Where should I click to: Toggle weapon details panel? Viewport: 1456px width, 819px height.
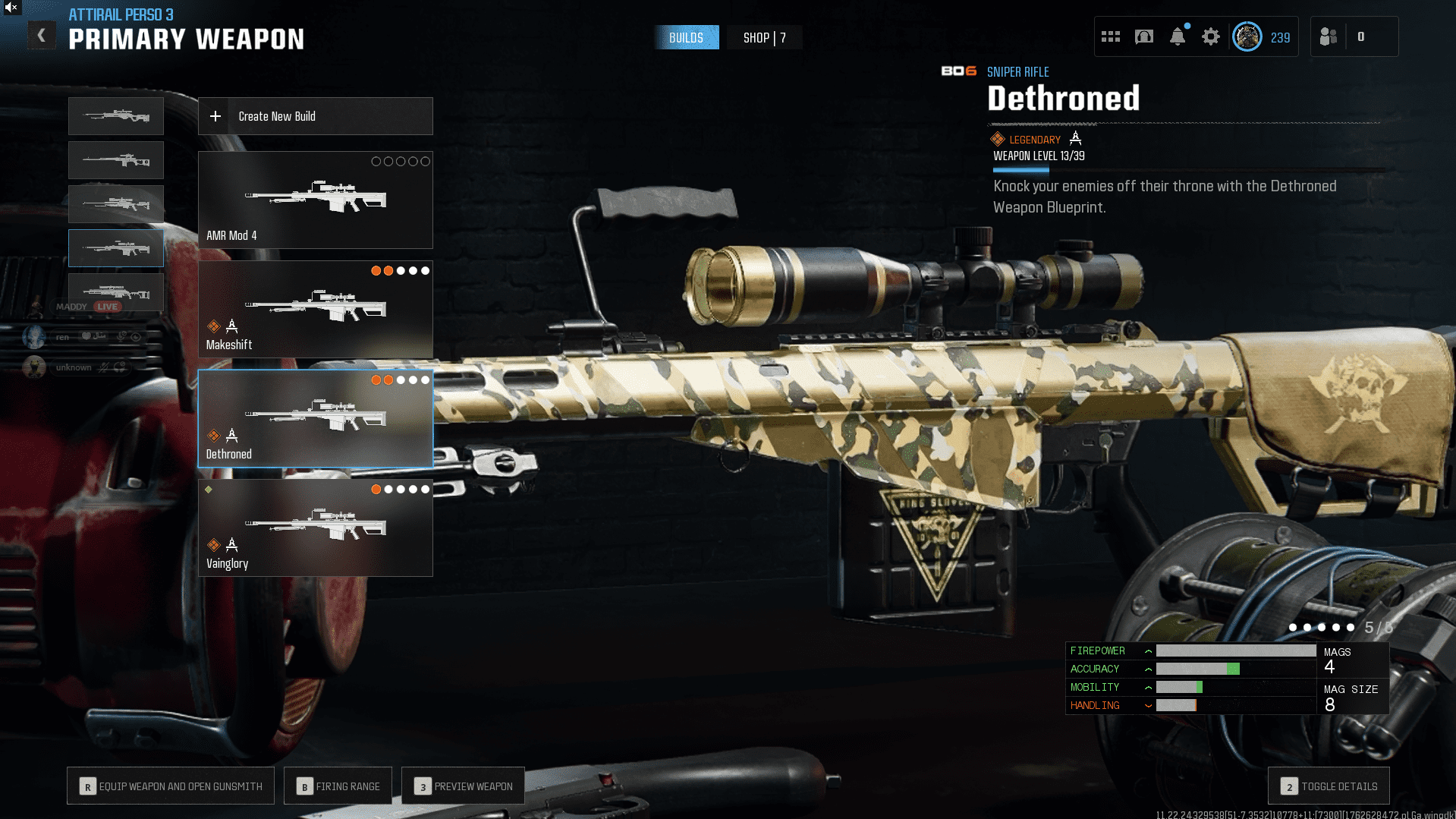[x=1329, y=786]
